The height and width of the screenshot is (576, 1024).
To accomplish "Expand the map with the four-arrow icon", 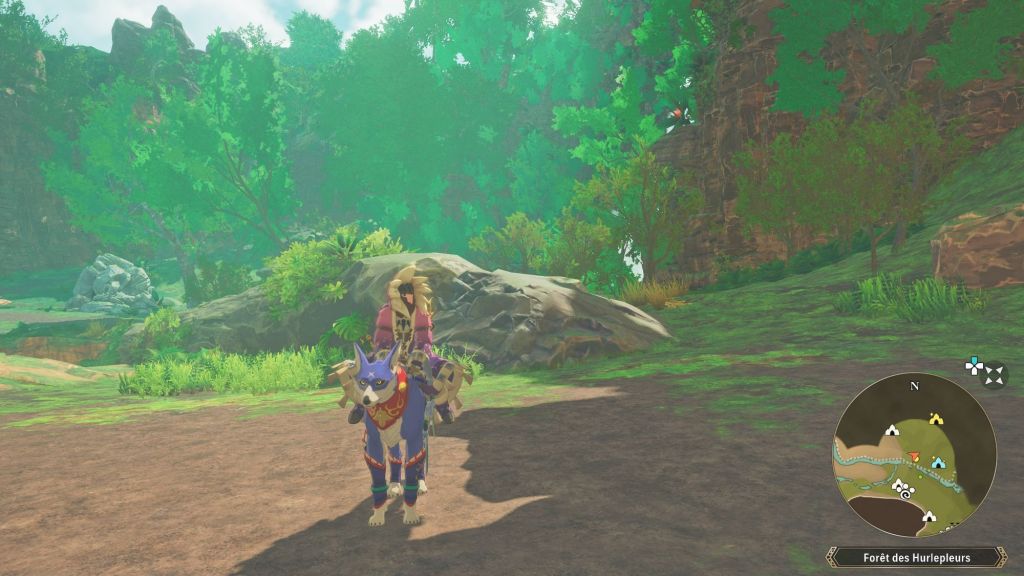I will pyautogui.click(x=993, y=375).
